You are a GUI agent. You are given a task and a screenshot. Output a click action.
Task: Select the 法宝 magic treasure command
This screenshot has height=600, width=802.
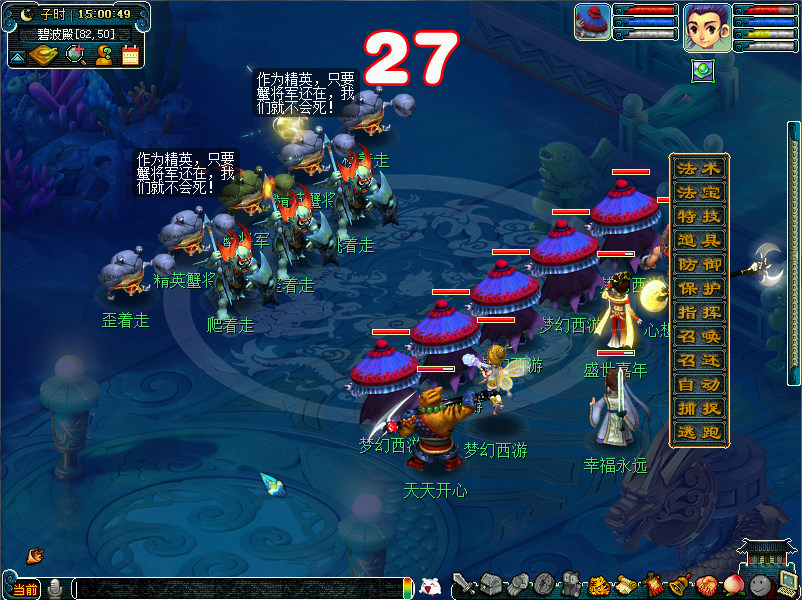pyautogui.click(x=698, y=192)
